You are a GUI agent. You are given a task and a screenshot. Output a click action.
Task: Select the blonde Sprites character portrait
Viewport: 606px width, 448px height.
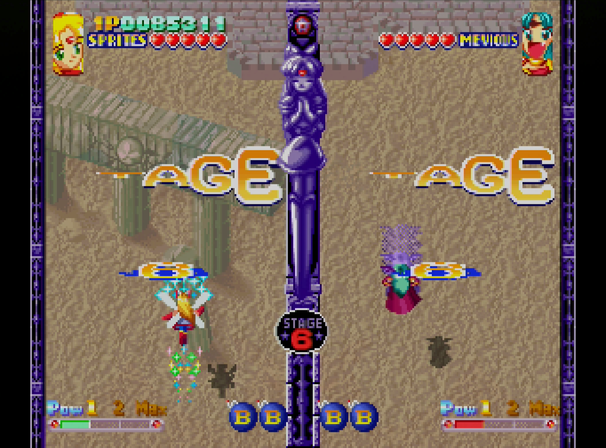click(x=68, y=42)
